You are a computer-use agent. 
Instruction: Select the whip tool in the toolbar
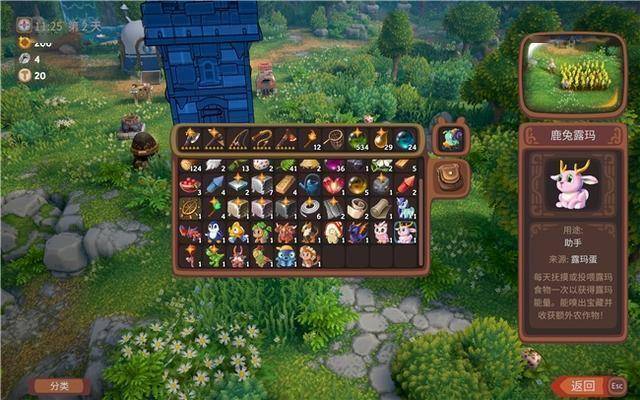pyautogui.click(x=262, y=137)
